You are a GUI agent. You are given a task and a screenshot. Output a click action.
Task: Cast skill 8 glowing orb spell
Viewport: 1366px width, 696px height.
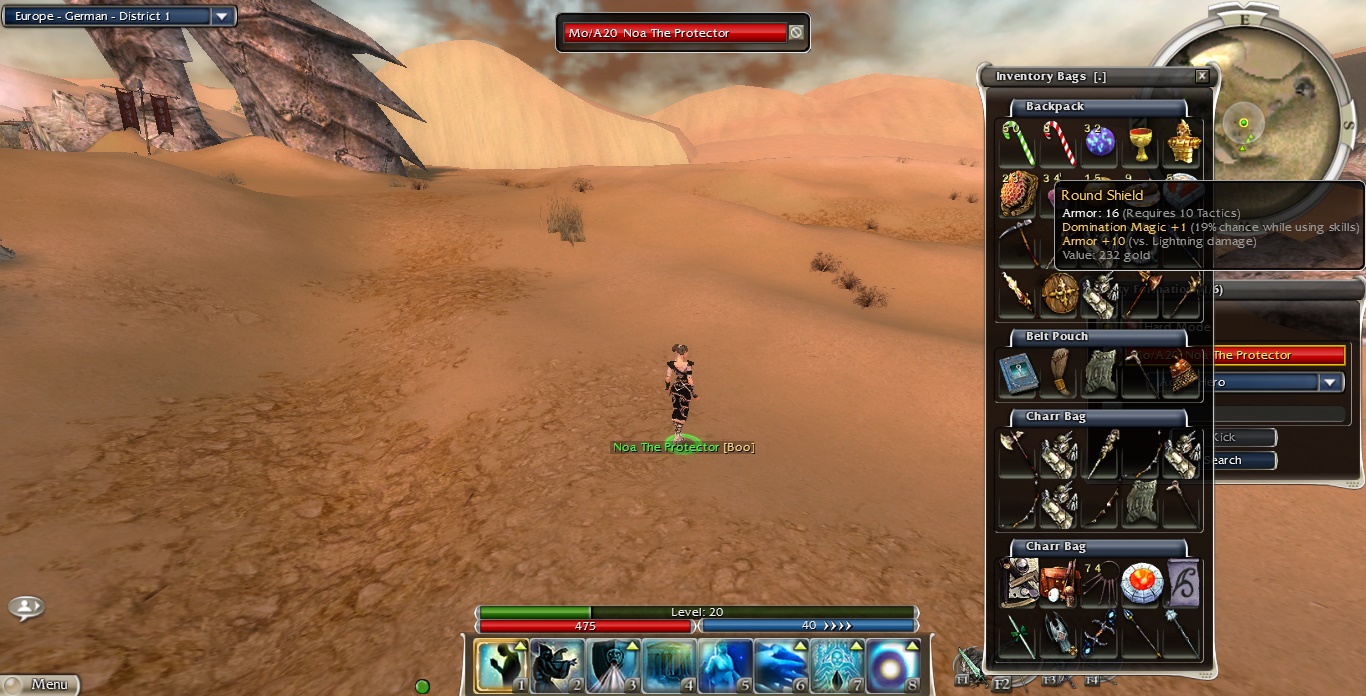[x=893, y=664]
